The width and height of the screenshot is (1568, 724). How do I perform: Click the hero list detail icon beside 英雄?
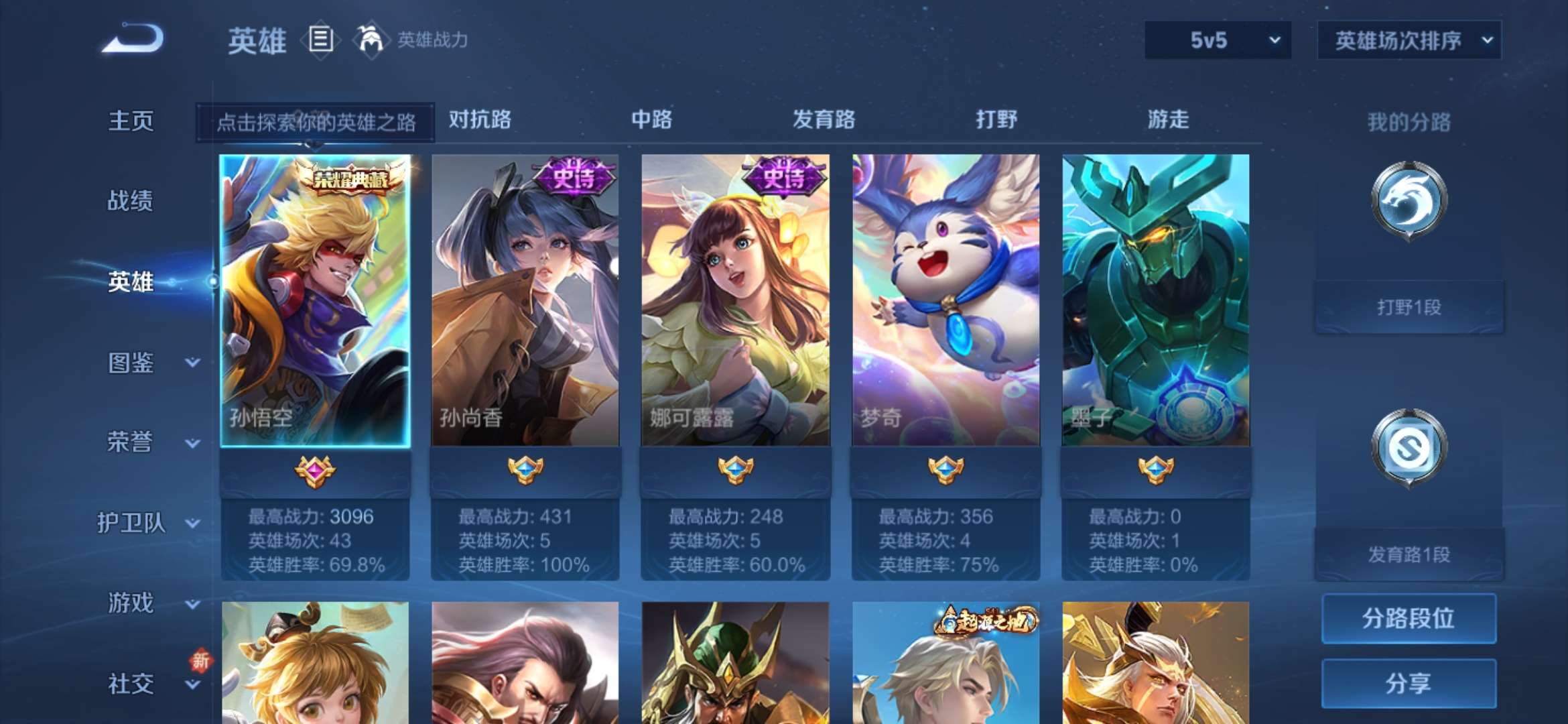tap(320, 40)
